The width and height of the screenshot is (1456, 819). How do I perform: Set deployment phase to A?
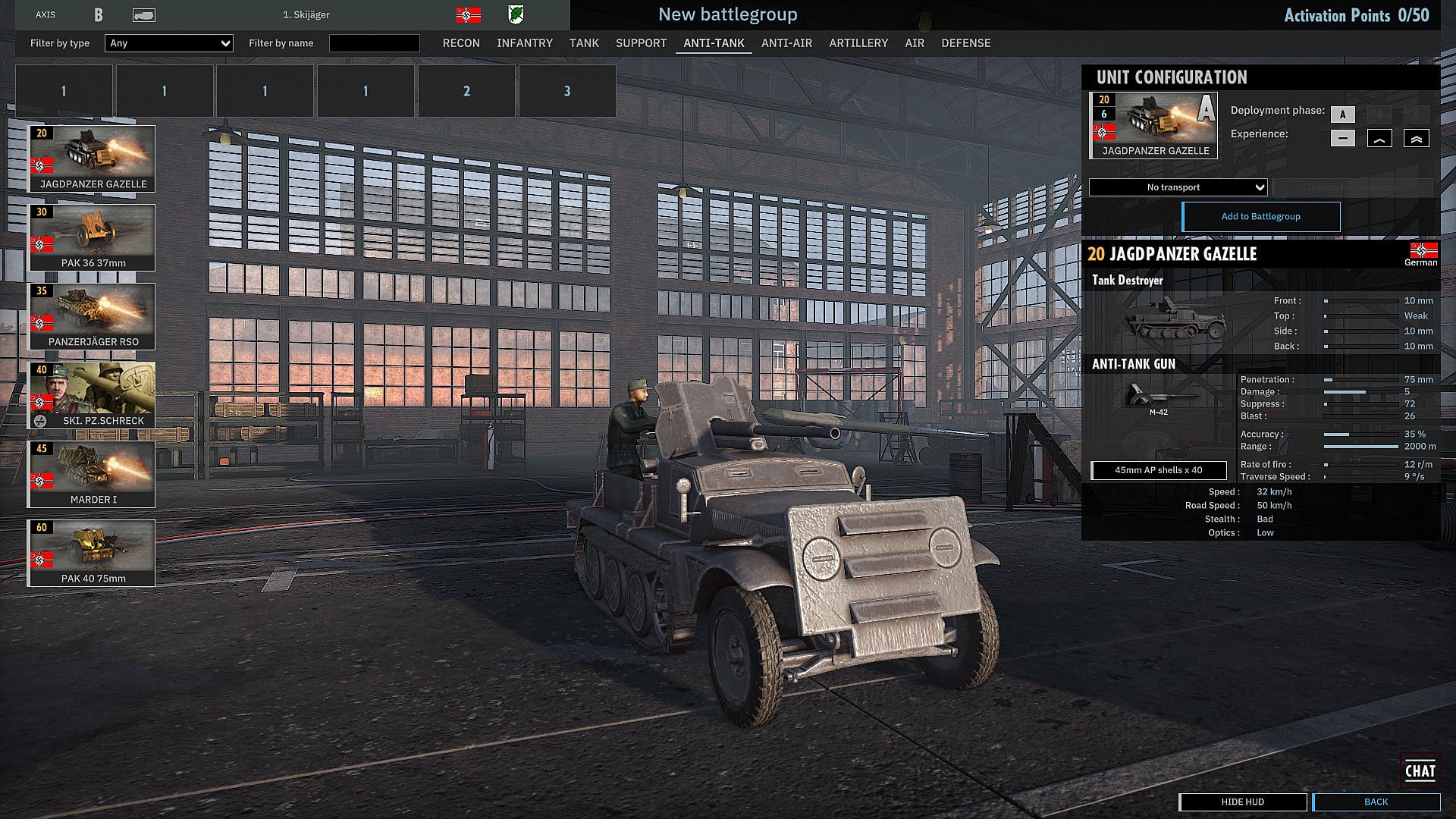click(x=1342, y=115)
